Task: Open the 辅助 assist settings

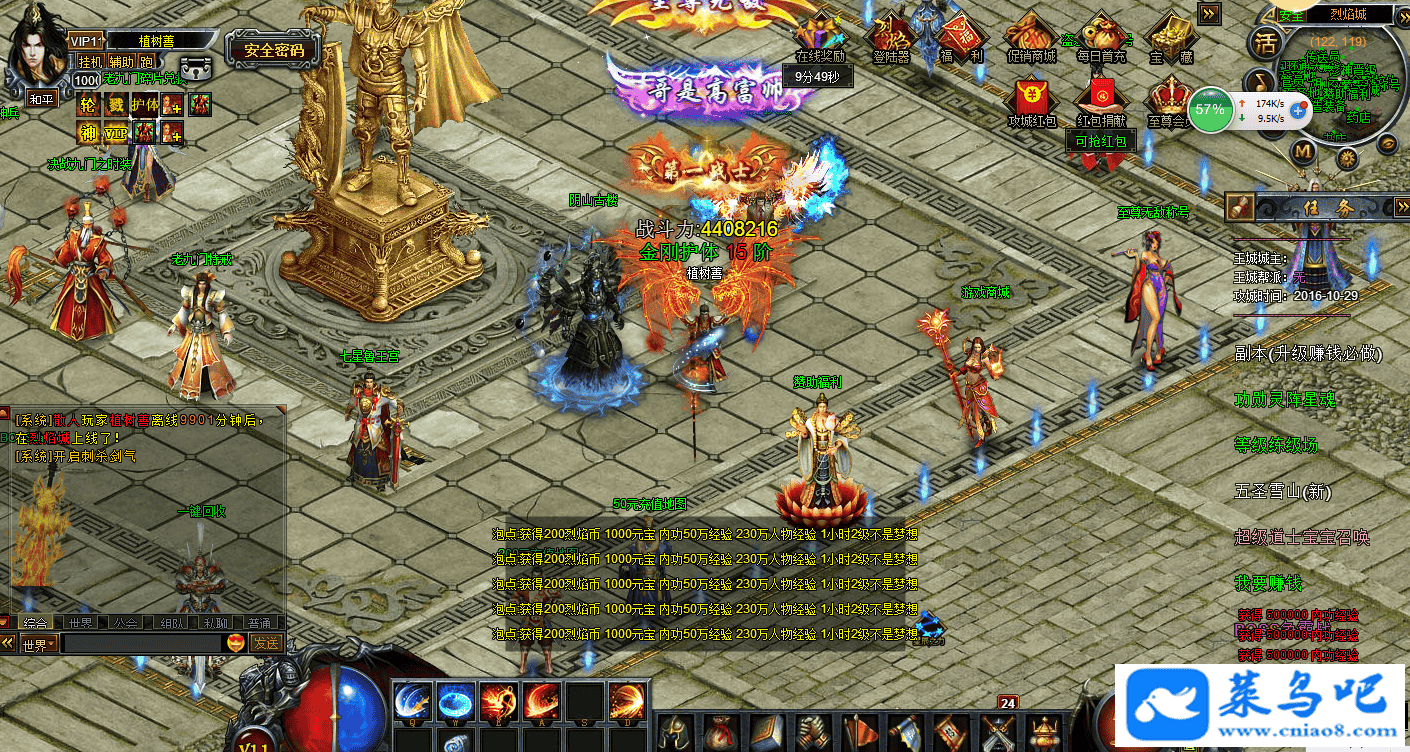Action: (x=120, y=61)
